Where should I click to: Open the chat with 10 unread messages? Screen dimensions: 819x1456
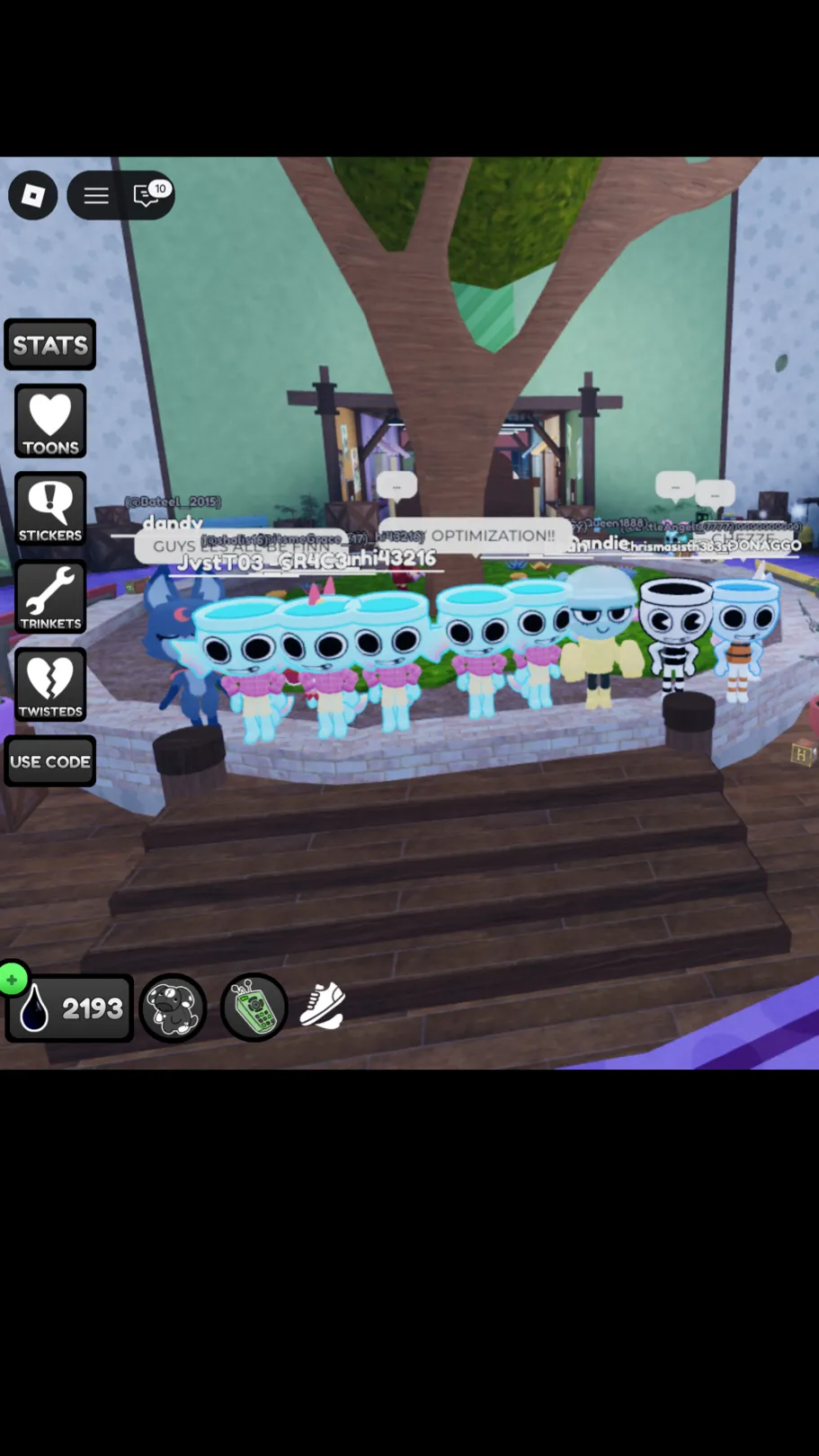(147, 195)
